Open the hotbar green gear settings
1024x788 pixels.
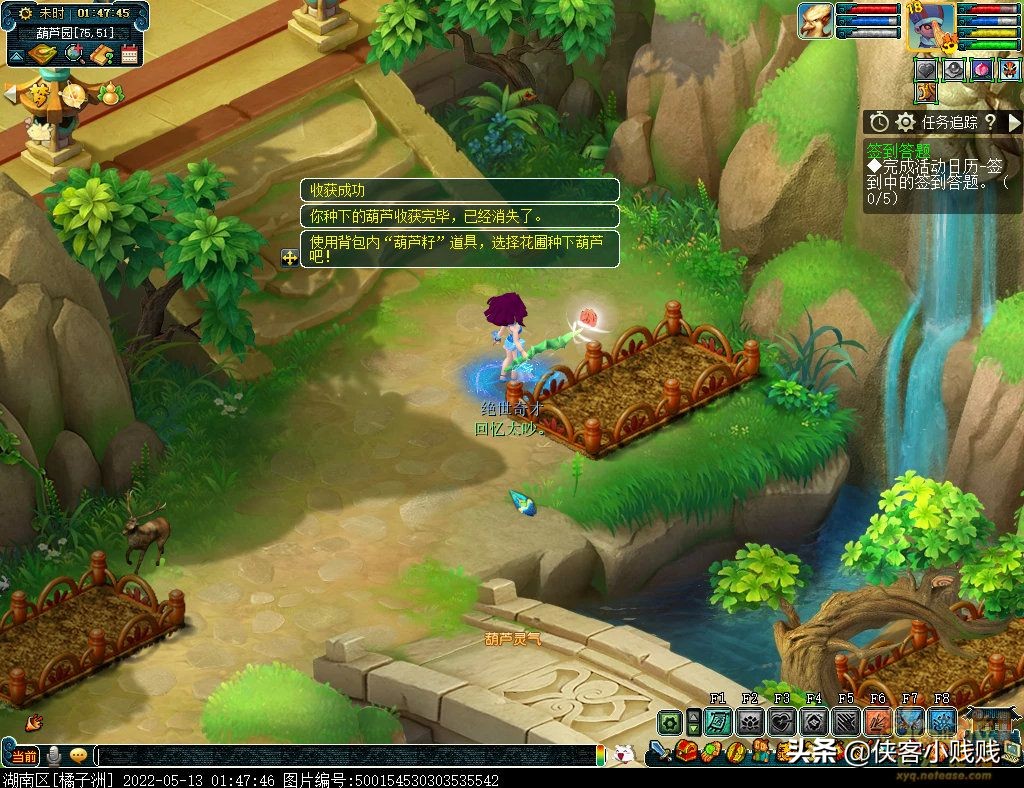[x=669, y=722]
